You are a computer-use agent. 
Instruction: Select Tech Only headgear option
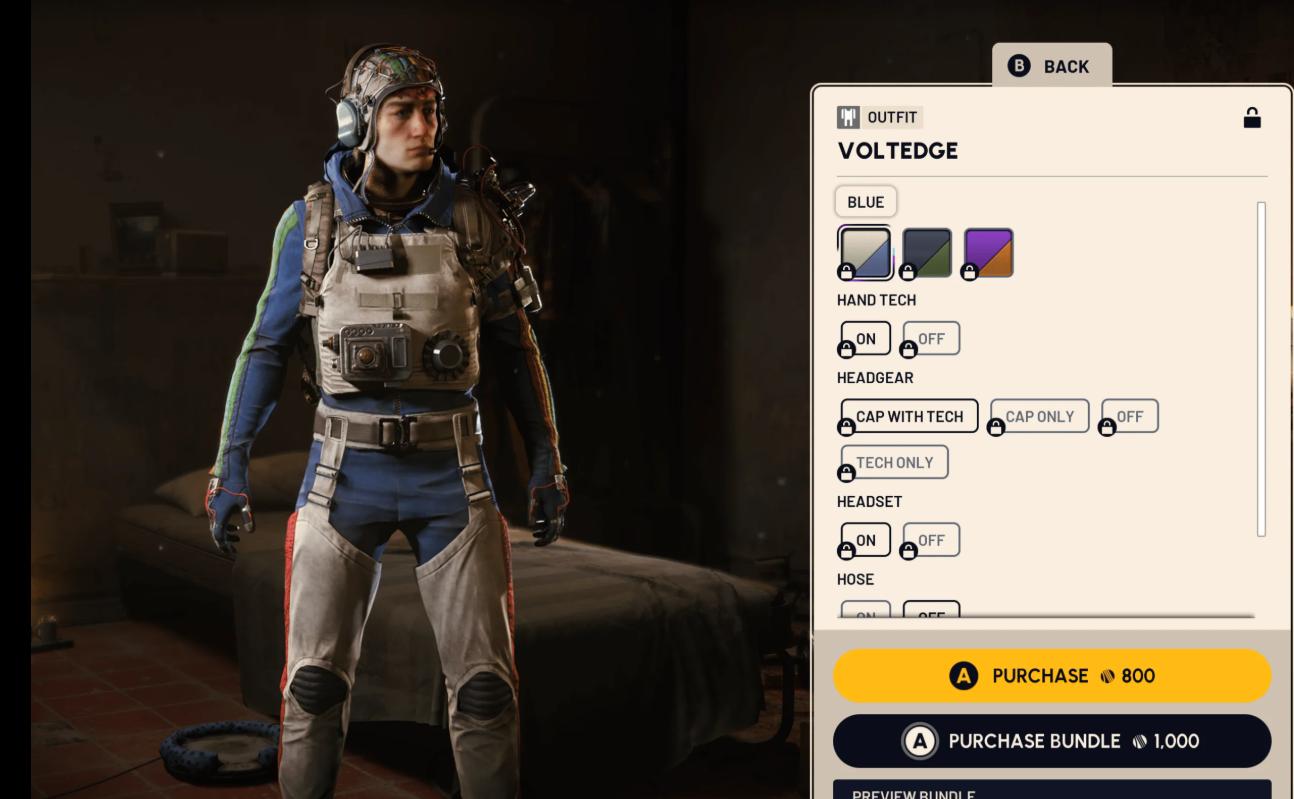pos(894,463)
